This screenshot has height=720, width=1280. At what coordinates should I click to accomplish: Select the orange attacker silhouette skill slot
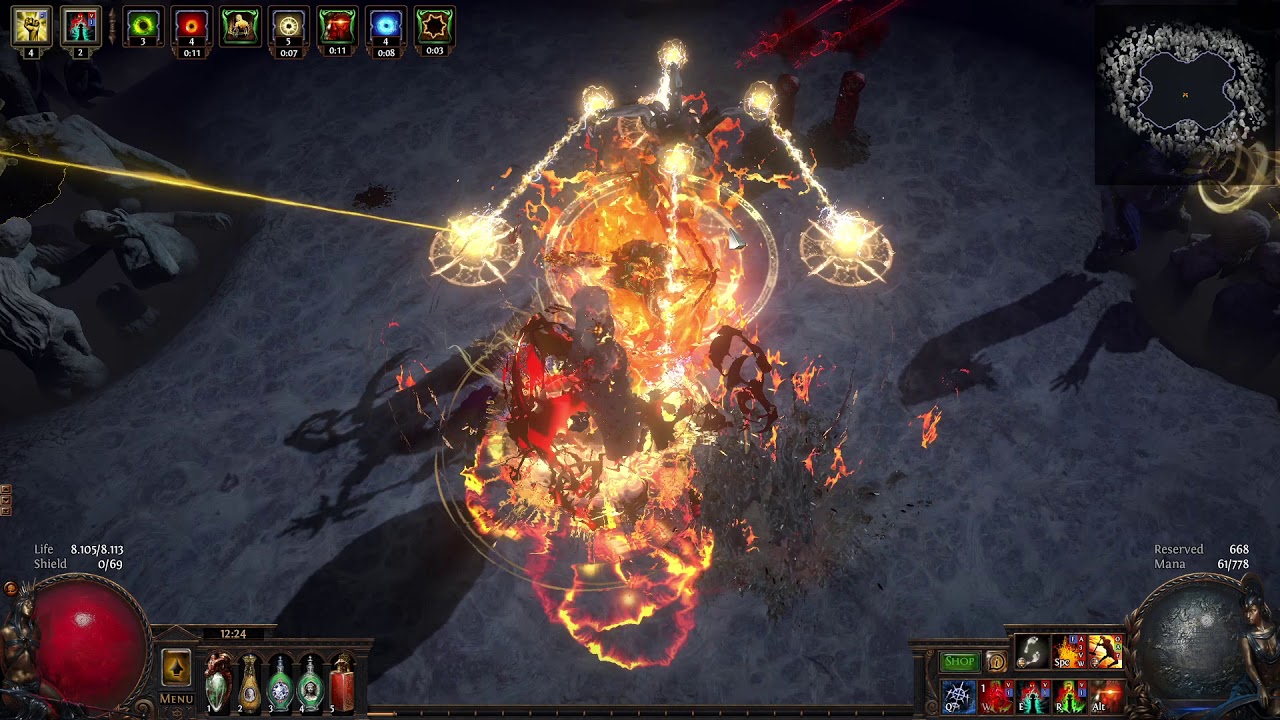1105,652
